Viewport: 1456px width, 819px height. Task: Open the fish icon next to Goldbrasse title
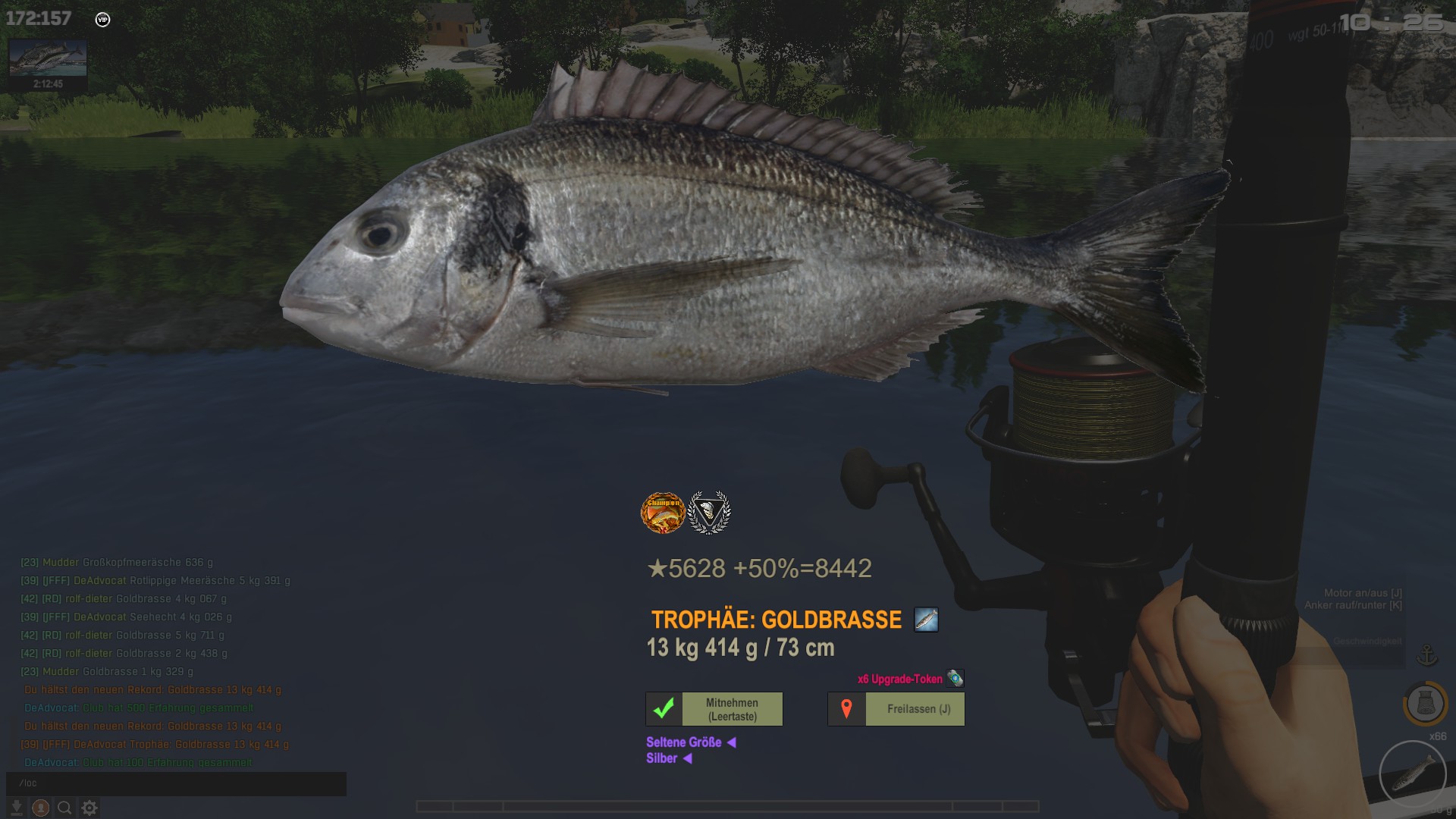click(926, 620)
